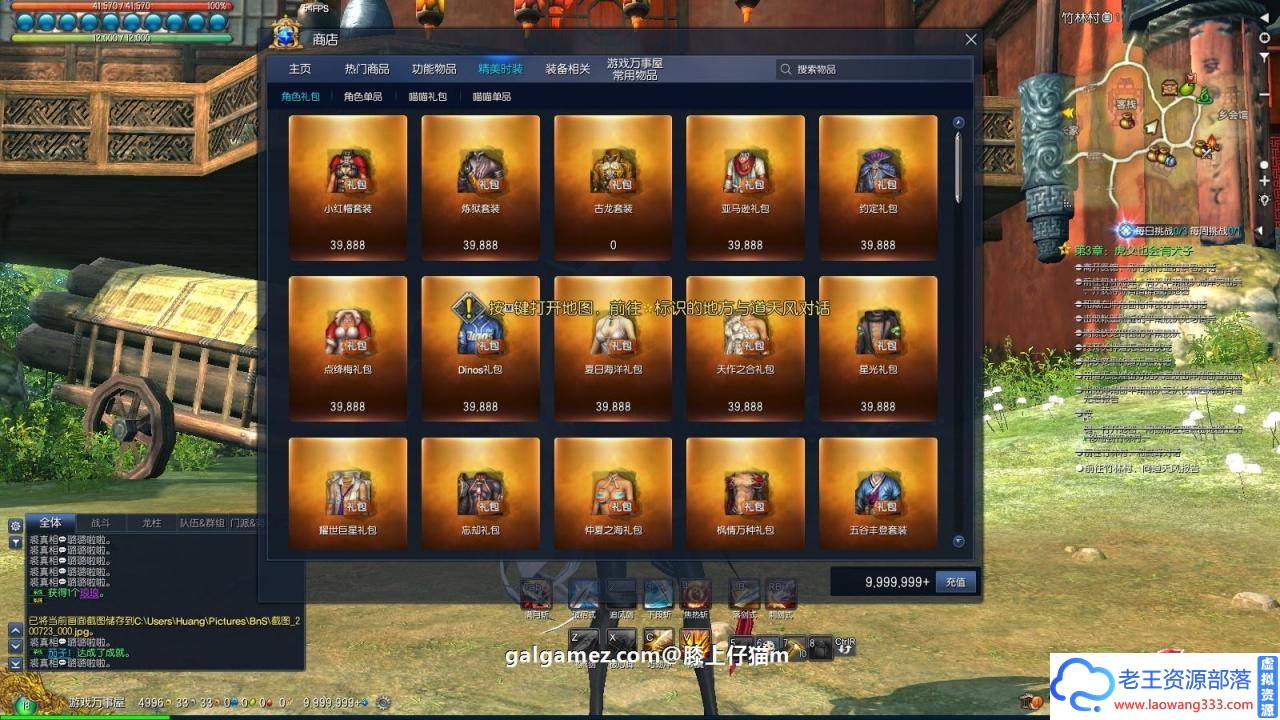1280x720 pixels.
Task: Open the Dinos礼包 gift pack
Action: (x=481, y=348)
